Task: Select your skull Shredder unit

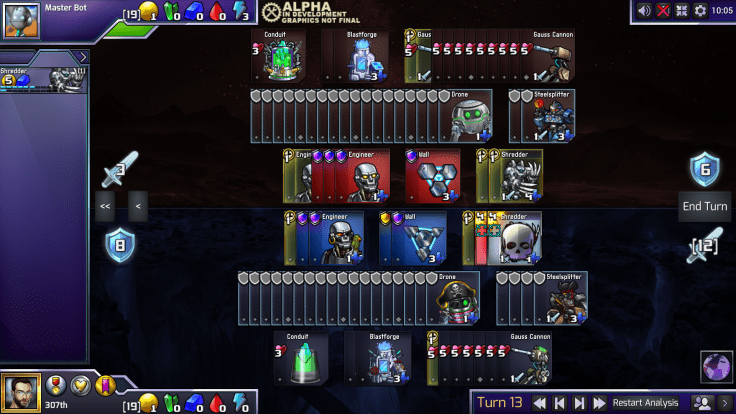Action: tap(512, 238)
